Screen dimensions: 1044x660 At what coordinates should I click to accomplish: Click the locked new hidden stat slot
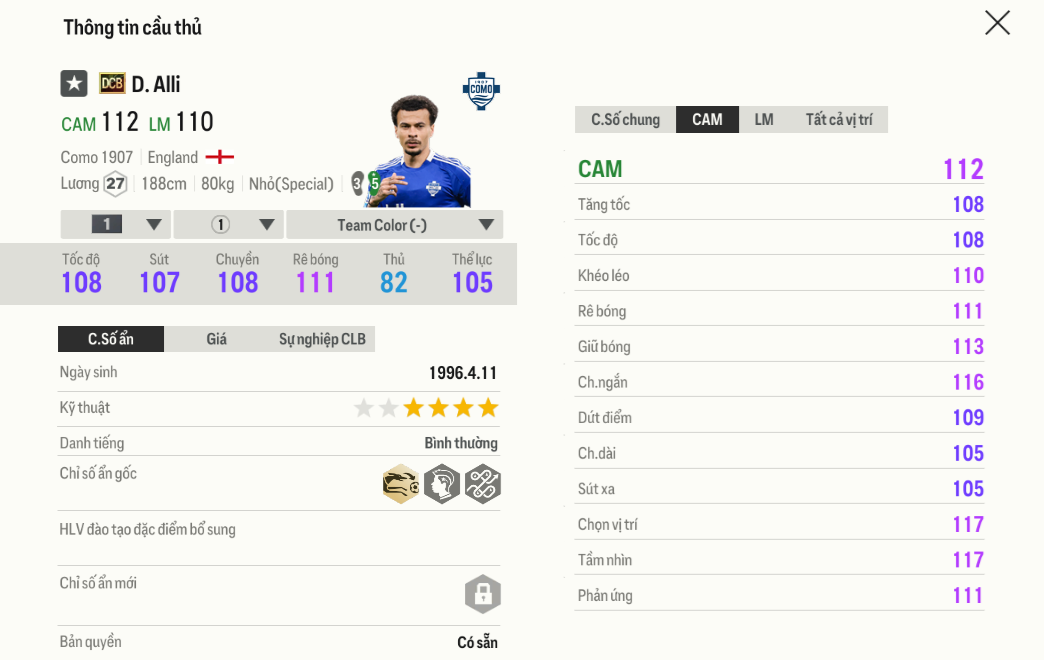(482, 594)
